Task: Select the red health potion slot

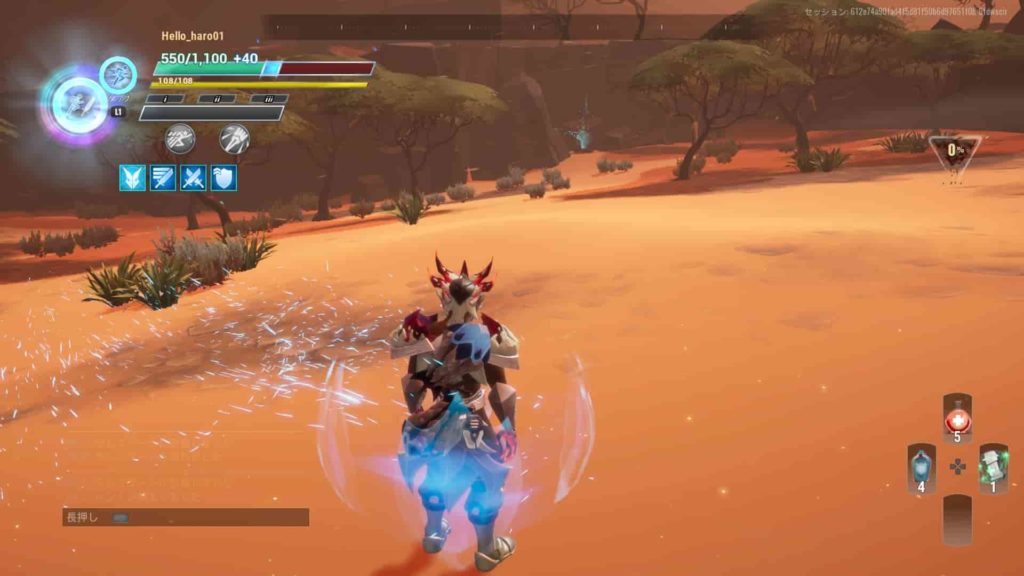Action: pos(957,418)
